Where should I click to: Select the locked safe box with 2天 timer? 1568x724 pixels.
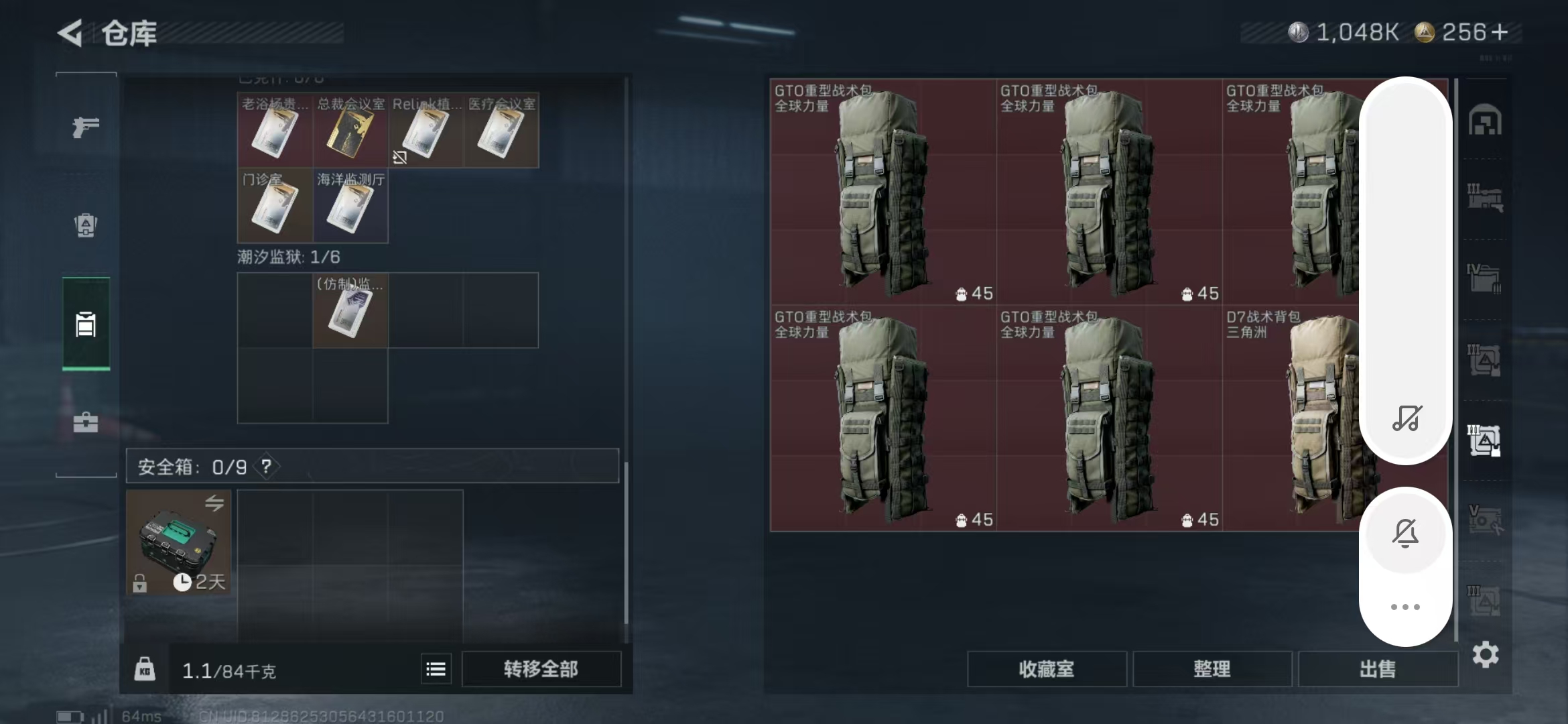point(178,540)
